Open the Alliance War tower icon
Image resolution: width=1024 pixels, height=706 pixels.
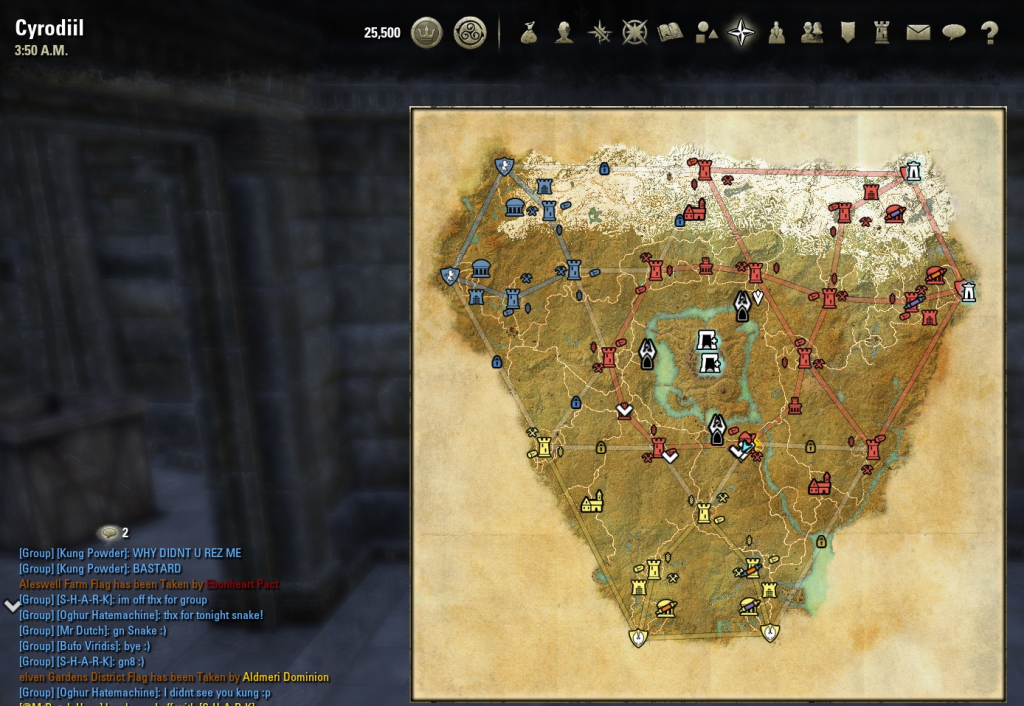pyautogui.click(x=882, y=33)
